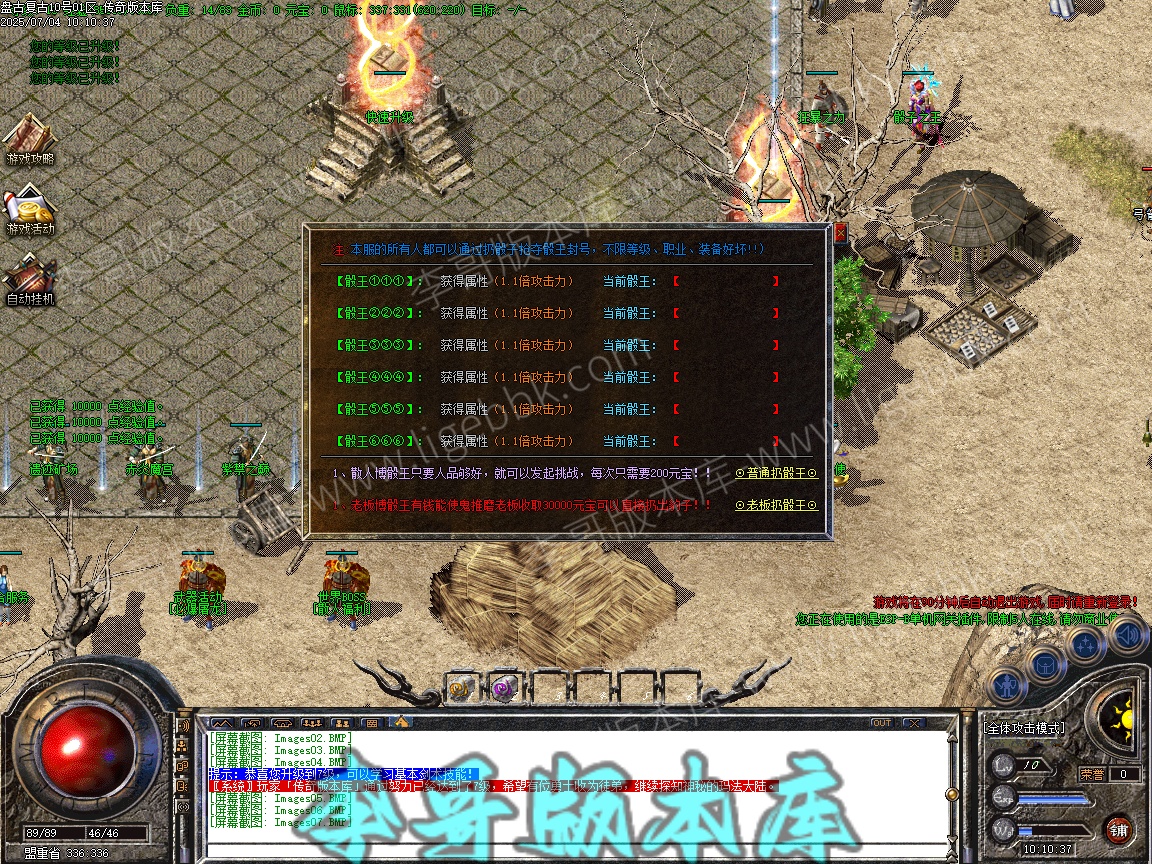Toggle sound with the speaker button

click(x=1127, y=634)
